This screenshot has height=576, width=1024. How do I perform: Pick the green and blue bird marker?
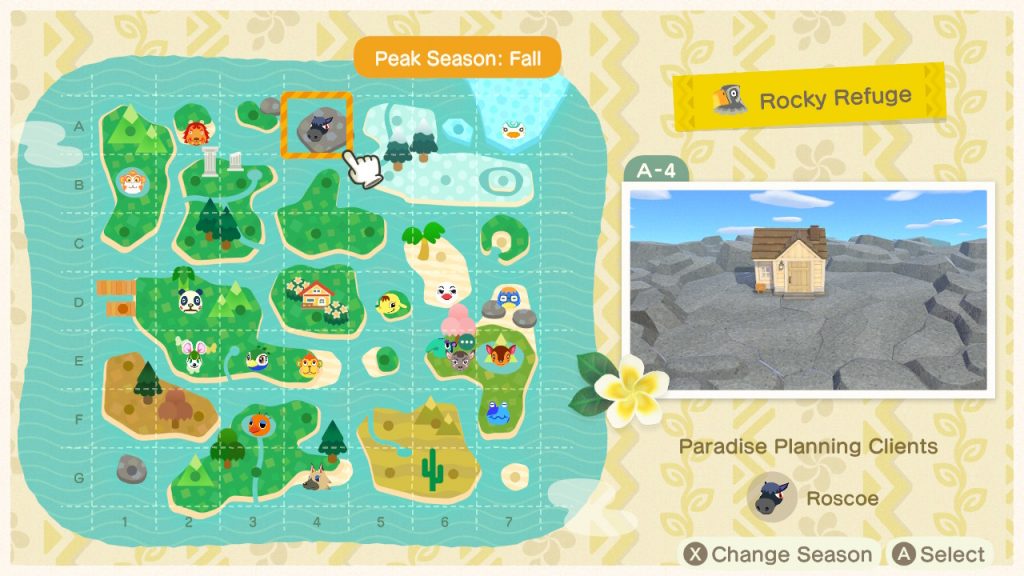point(255,360)
